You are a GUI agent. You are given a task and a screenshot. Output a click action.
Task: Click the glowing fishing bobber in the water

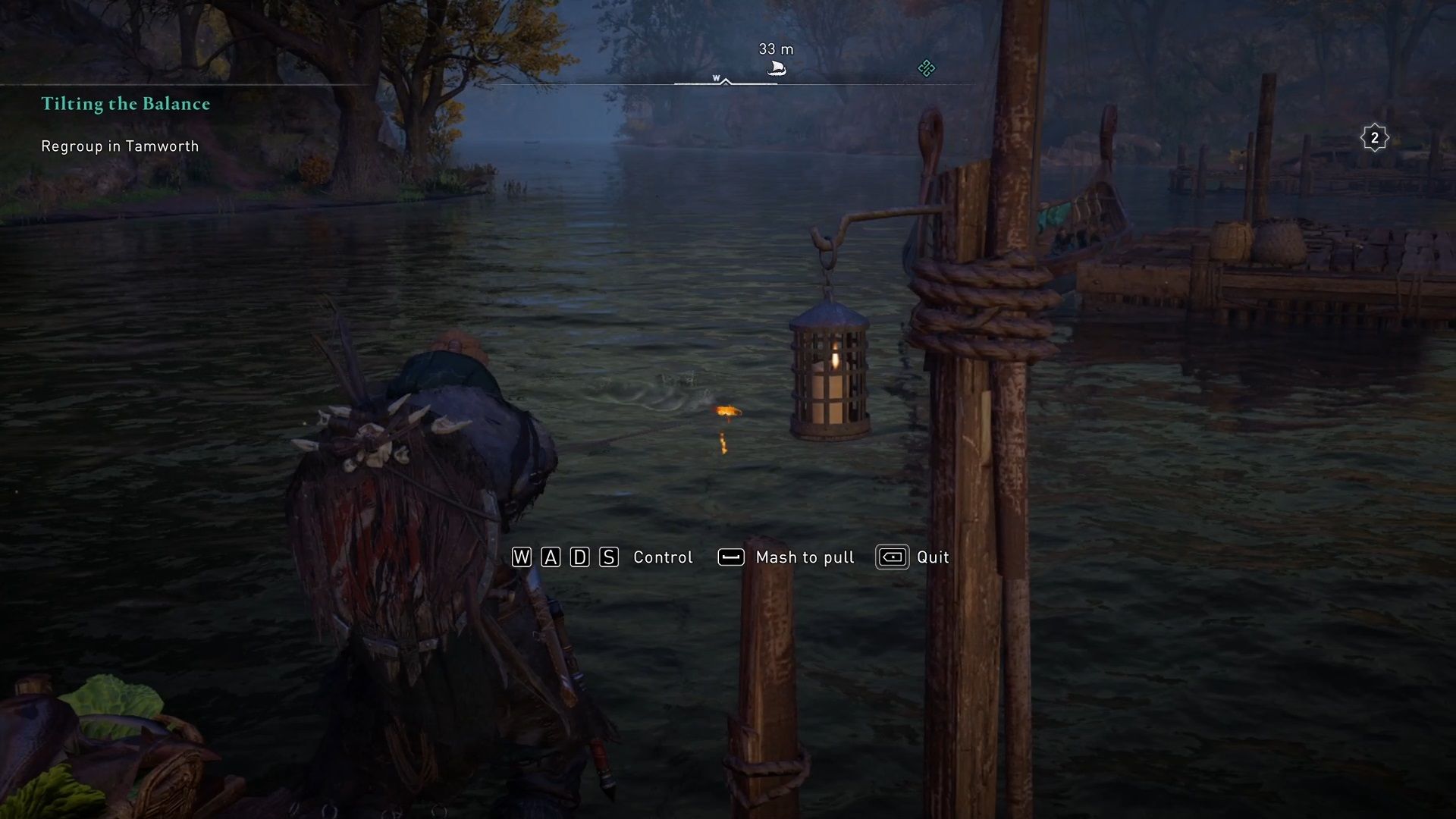726,412
